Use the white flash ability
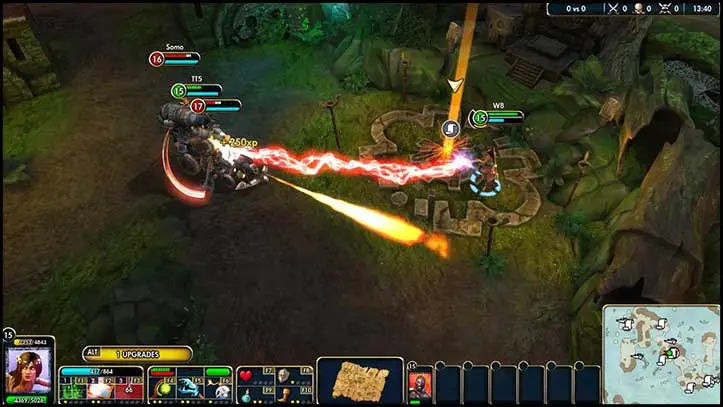Viewport: 723px width, 407px height. pyautogui.click(x=101, y=391)
